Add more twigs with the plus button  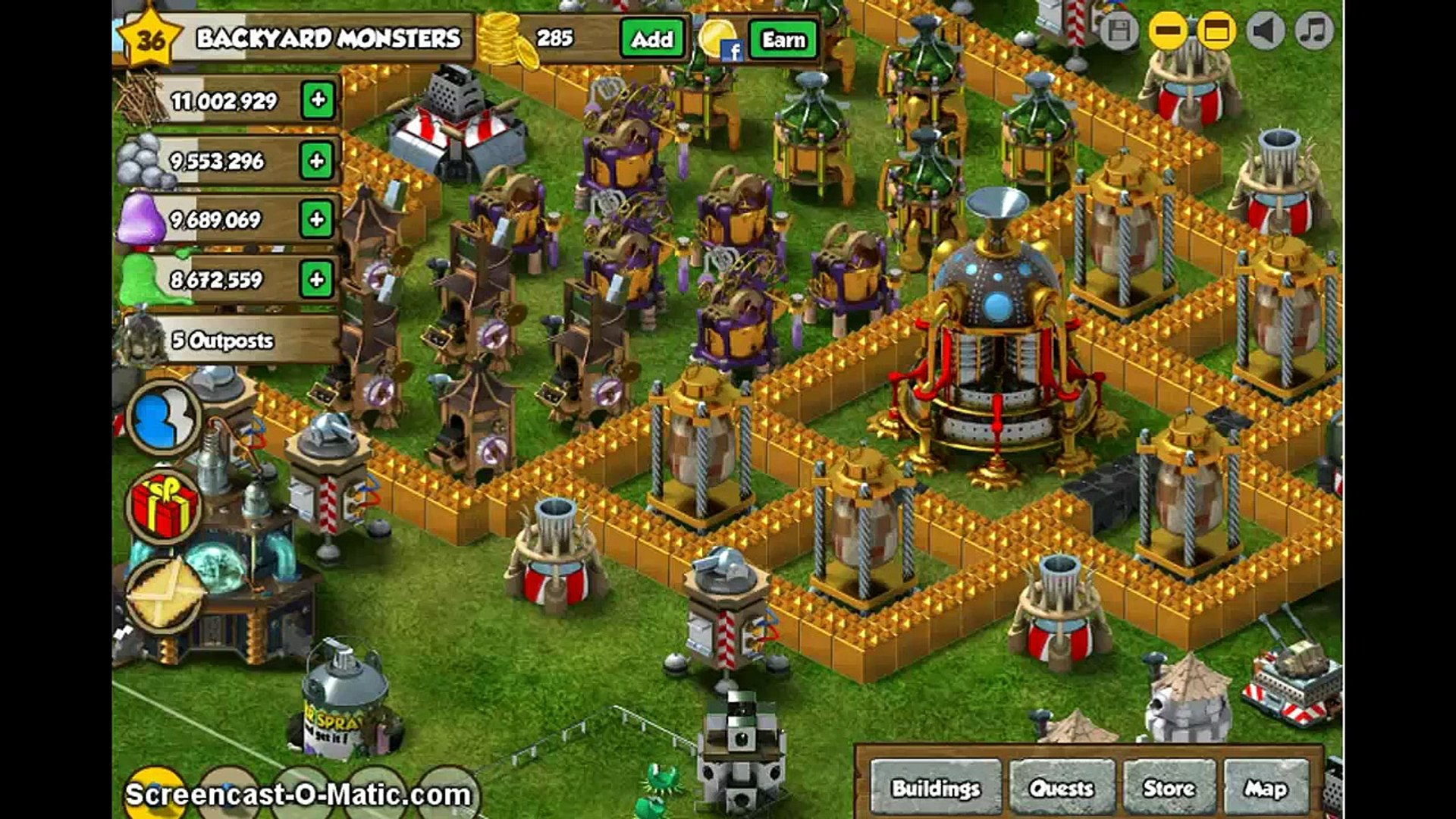318,100
